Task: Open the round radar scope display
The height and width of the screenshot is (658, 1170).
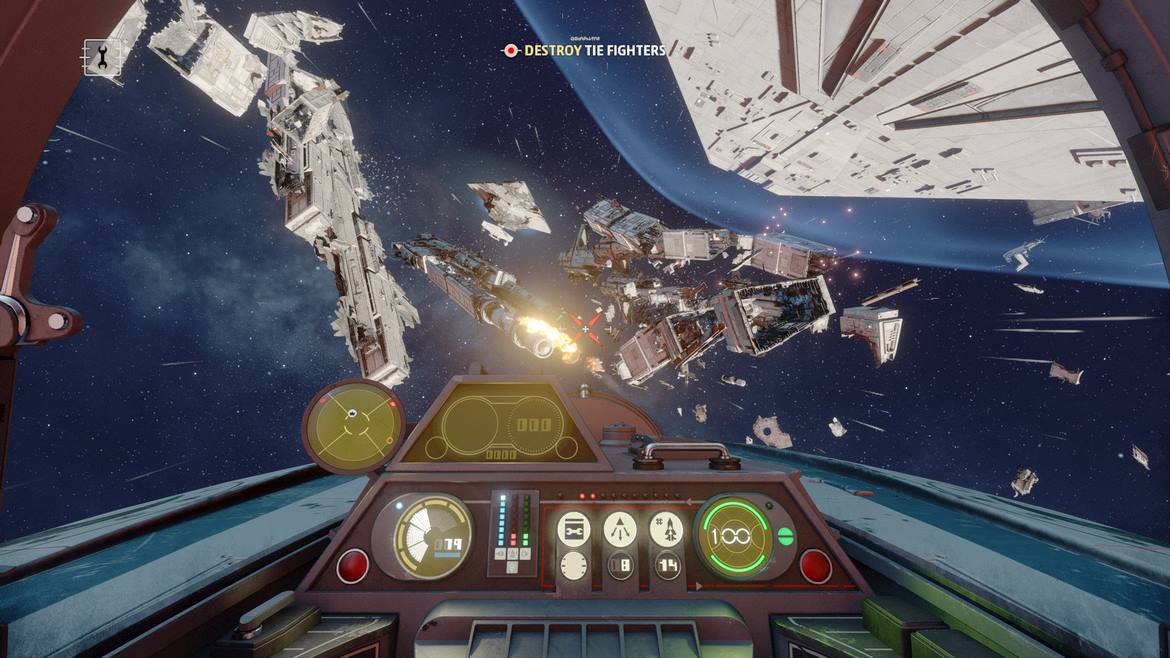Action: (x=353, y=424)
